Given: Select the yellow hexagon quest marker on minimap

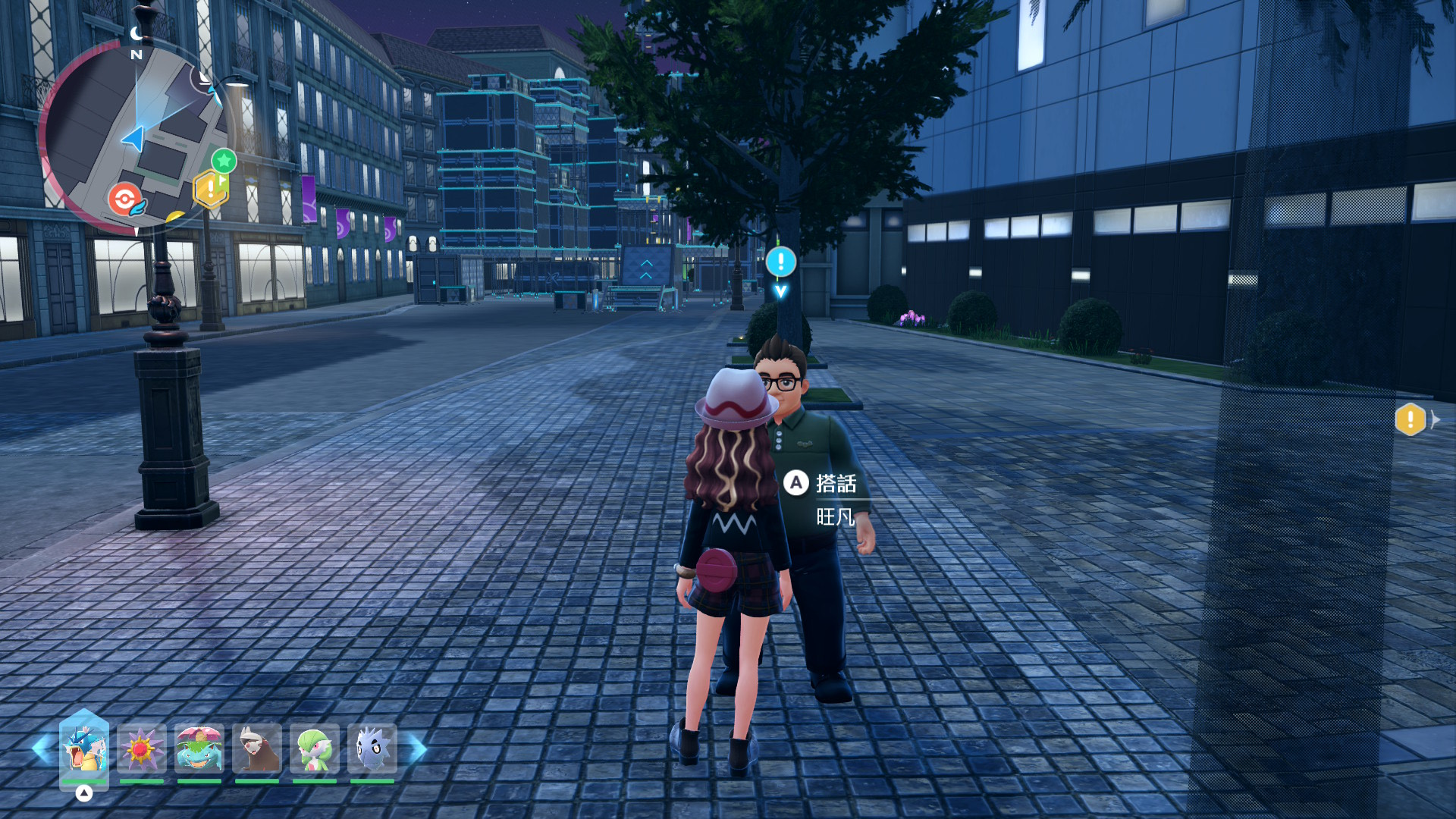Looking at the screenshot, I should (x=210, y=189).
